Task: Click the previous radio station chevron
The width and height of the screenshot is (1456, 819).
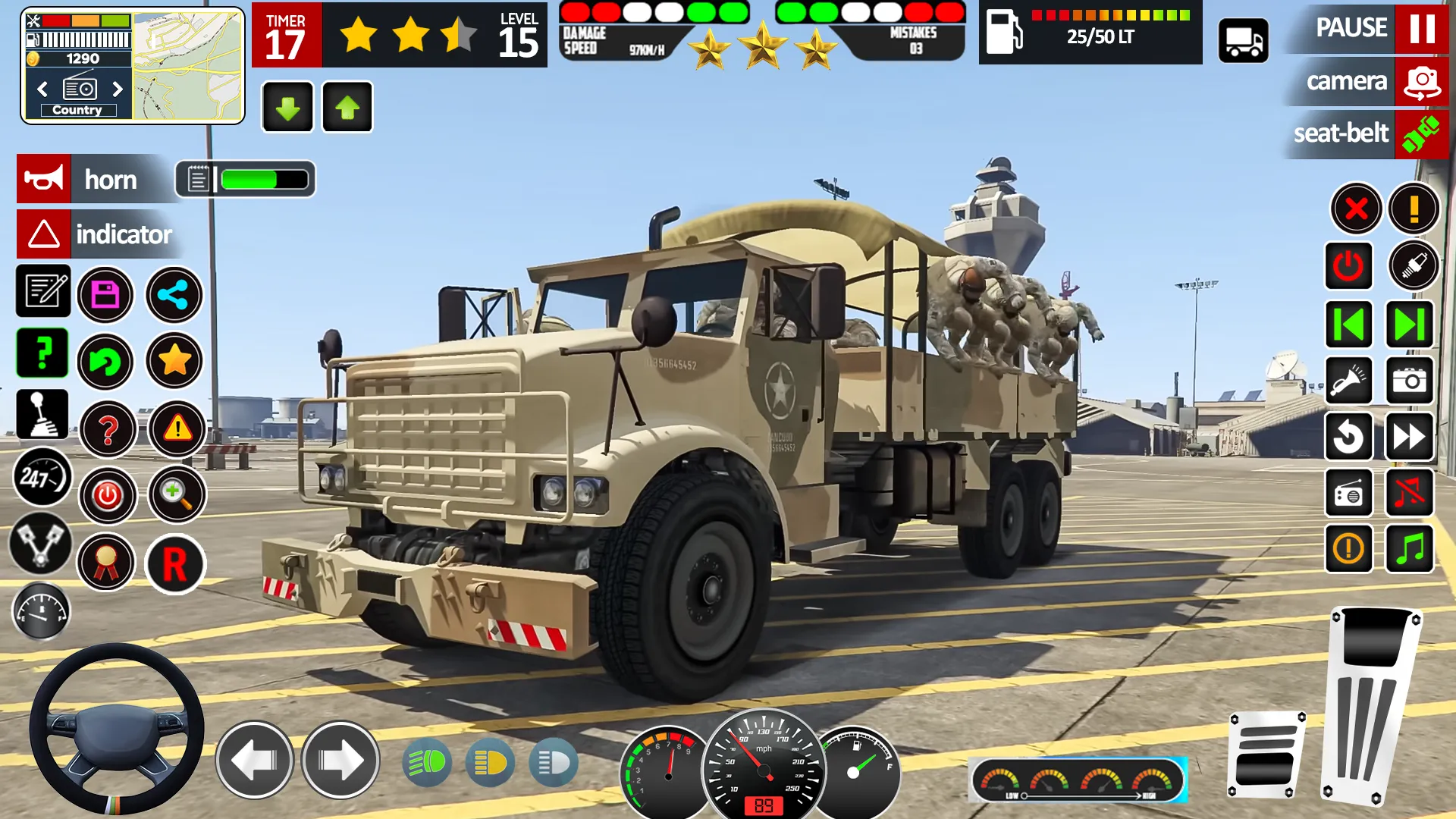Action: point(42,89)
